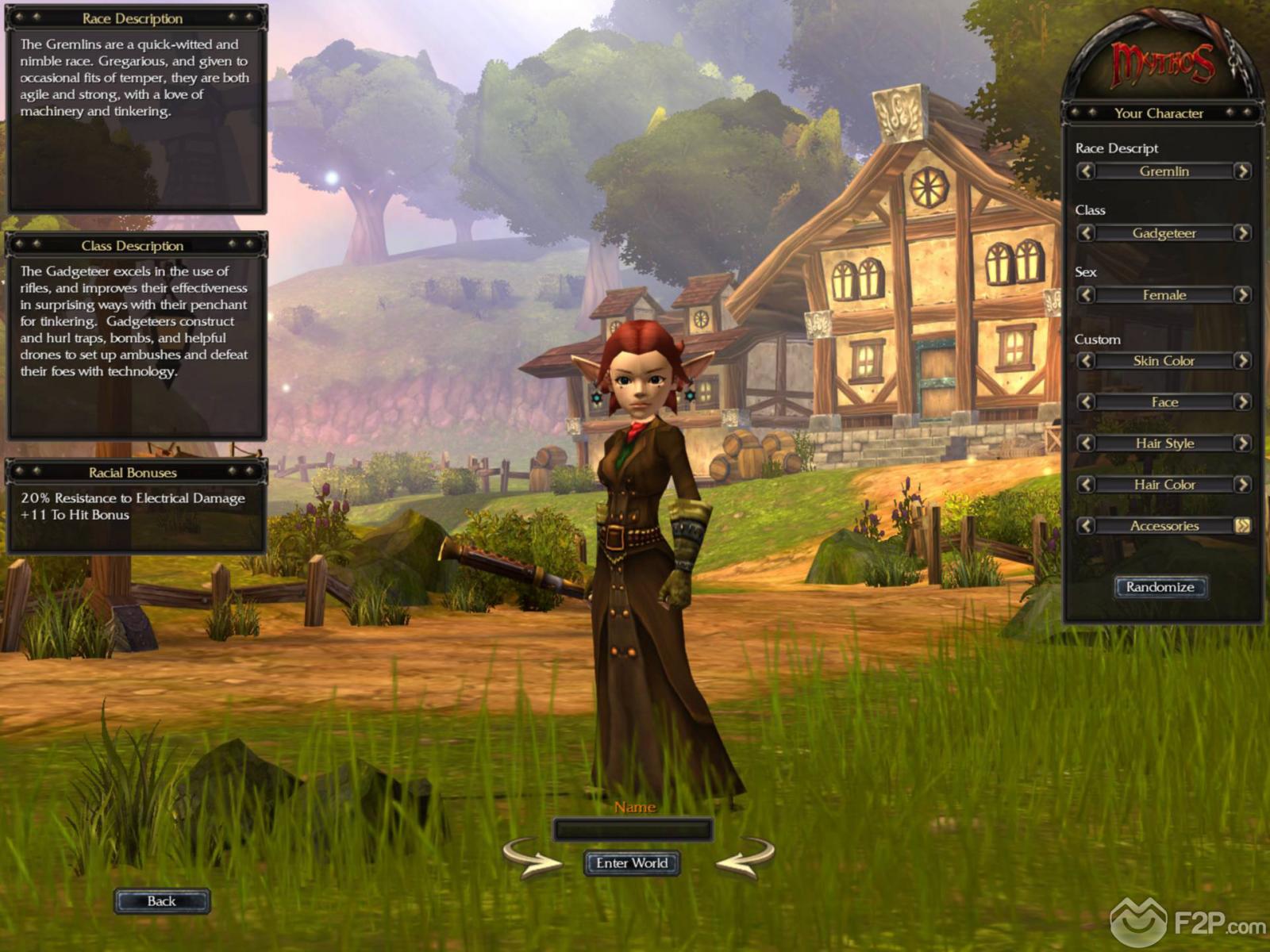
Task: Select the previous Face option
Action: [1086, 402]
